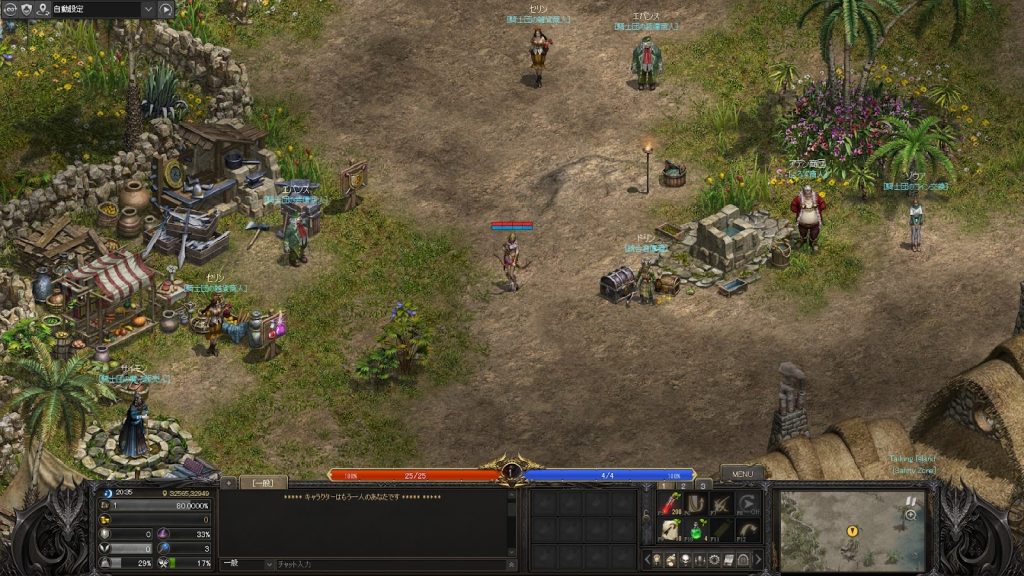Start auto-play with the play button

coord(166,9)
